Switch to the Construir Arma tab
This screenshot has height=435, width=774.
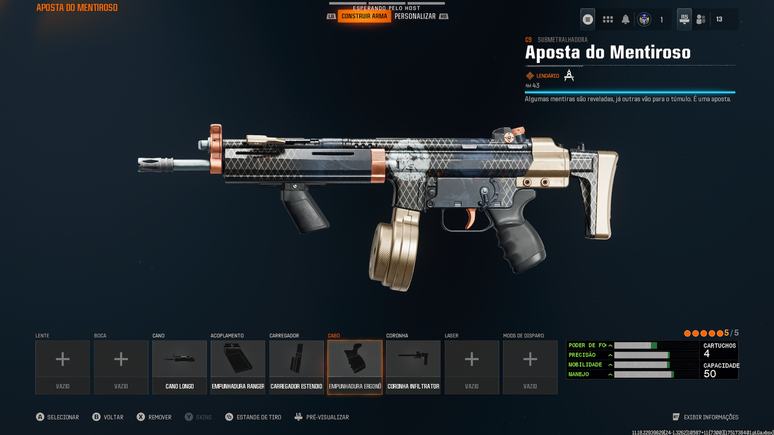click(x=364, y=16)
